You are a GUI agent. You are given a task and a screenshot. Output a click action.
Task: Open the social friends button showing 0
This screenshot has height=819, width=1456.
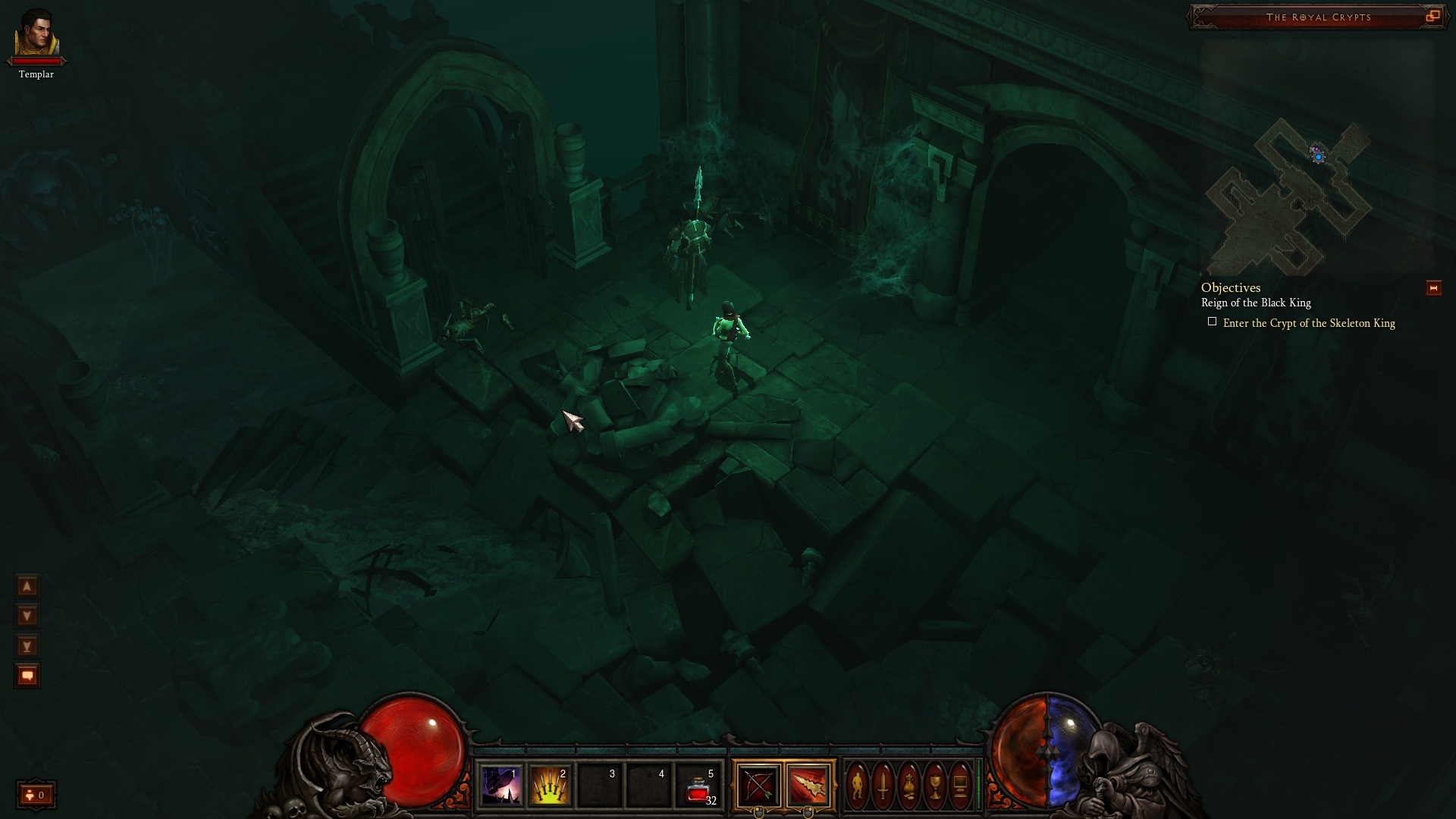click(36, 795)
